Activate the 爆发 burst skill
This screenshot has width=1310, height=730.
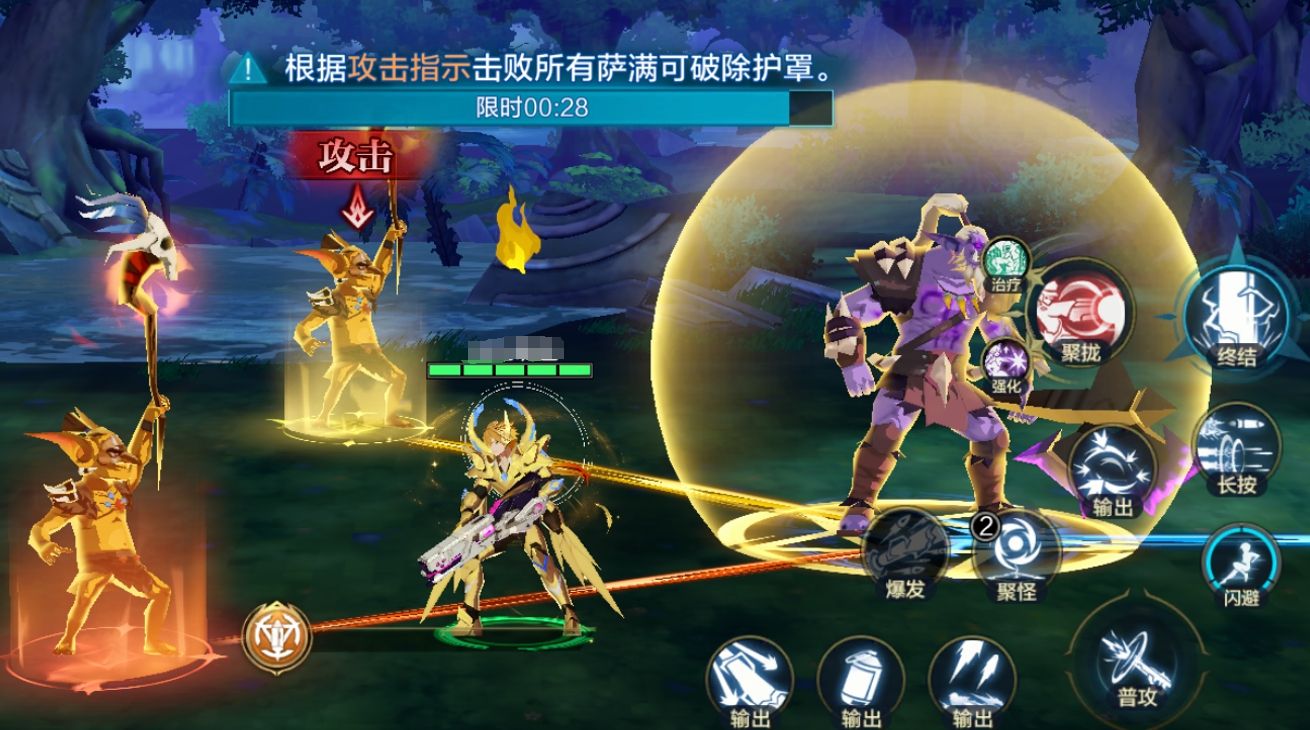[x=906, y=554]
